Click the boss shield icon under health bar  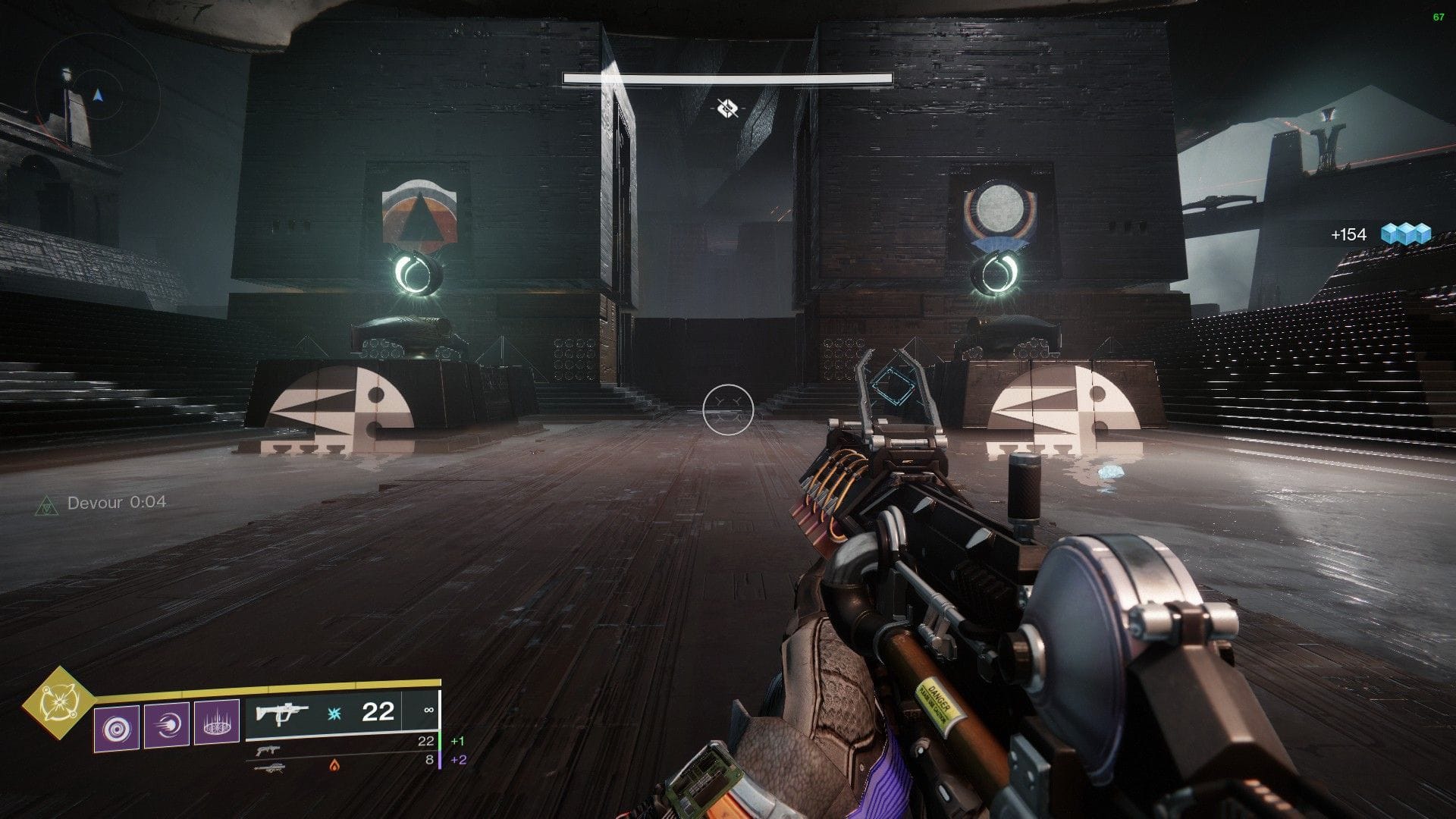(727, 108)
